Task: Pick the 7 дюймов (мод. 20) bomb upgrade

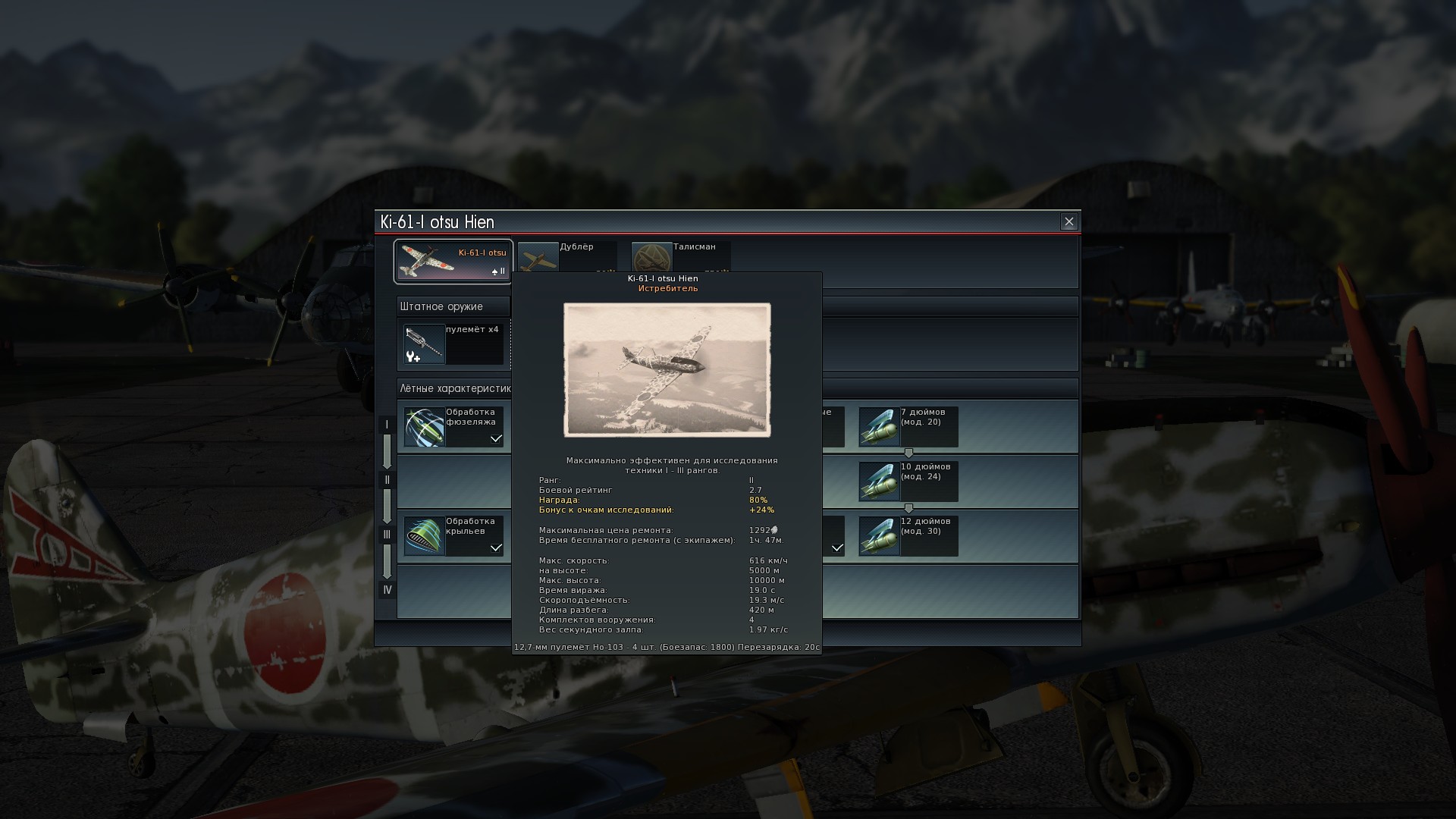Action: click(x=908, y=427)
